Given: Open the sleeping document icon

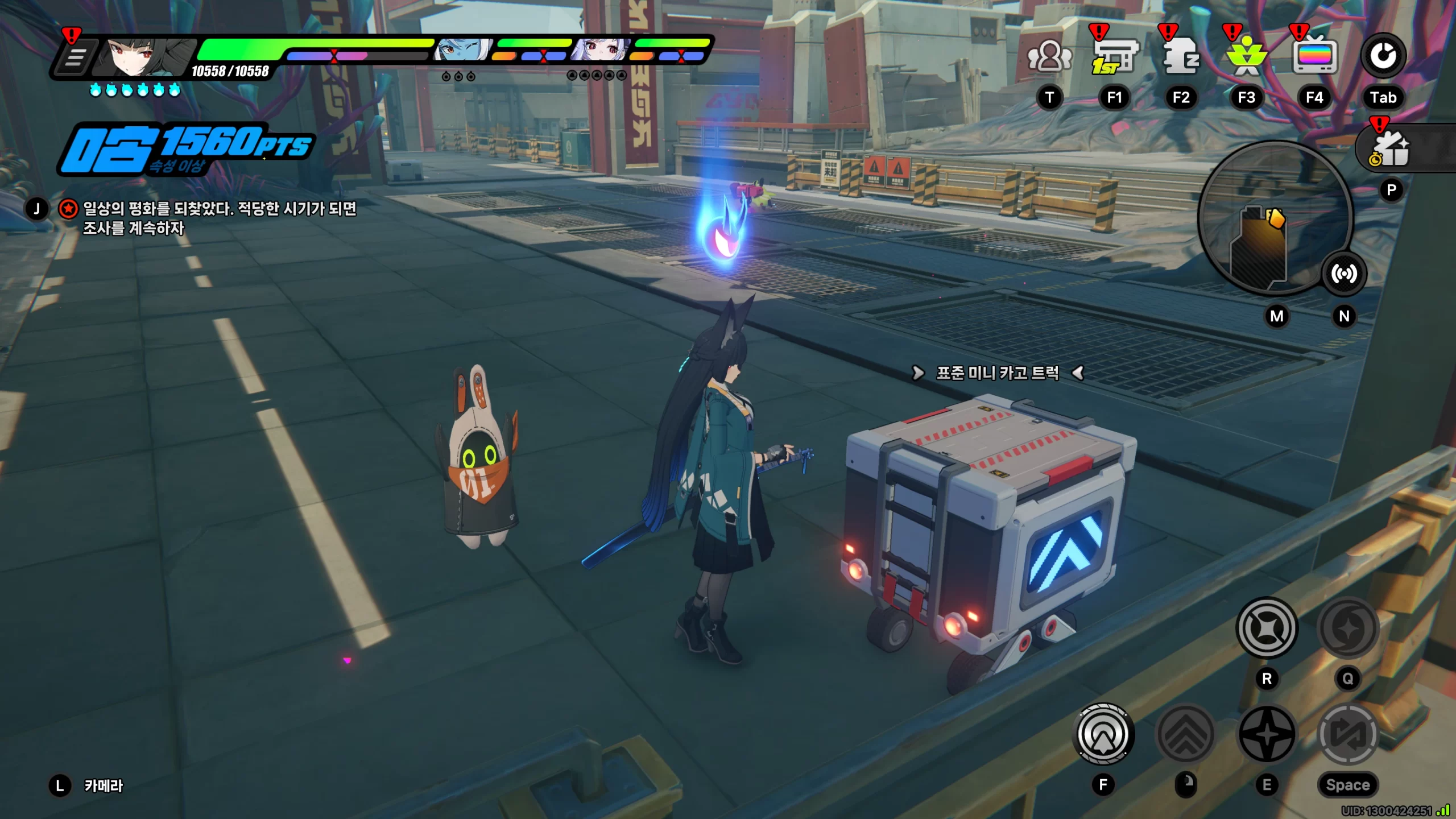Looking at the screenshot, I should point(1181,57).
